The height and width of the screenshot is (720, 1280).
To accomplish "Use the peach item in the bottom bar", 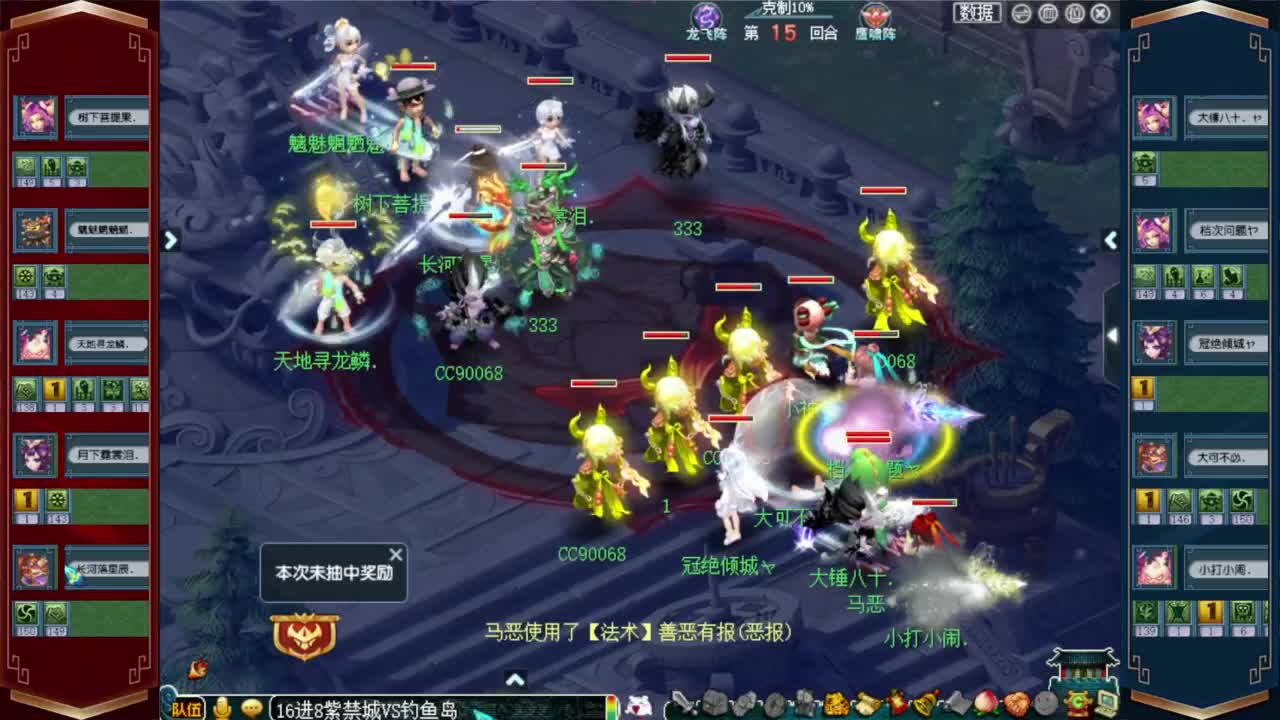I will click(x=984, y=705).
